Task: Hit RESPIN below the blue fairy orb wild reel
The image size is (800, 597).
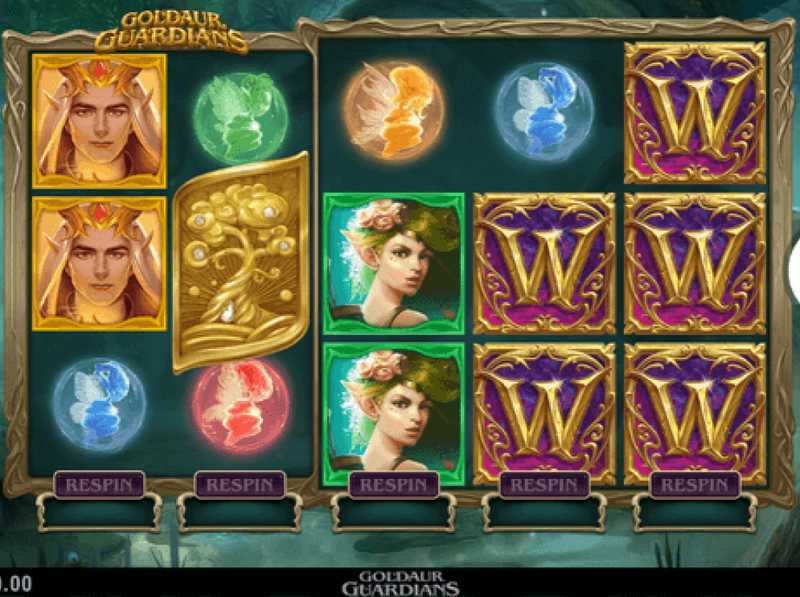Action: point(544,485)
